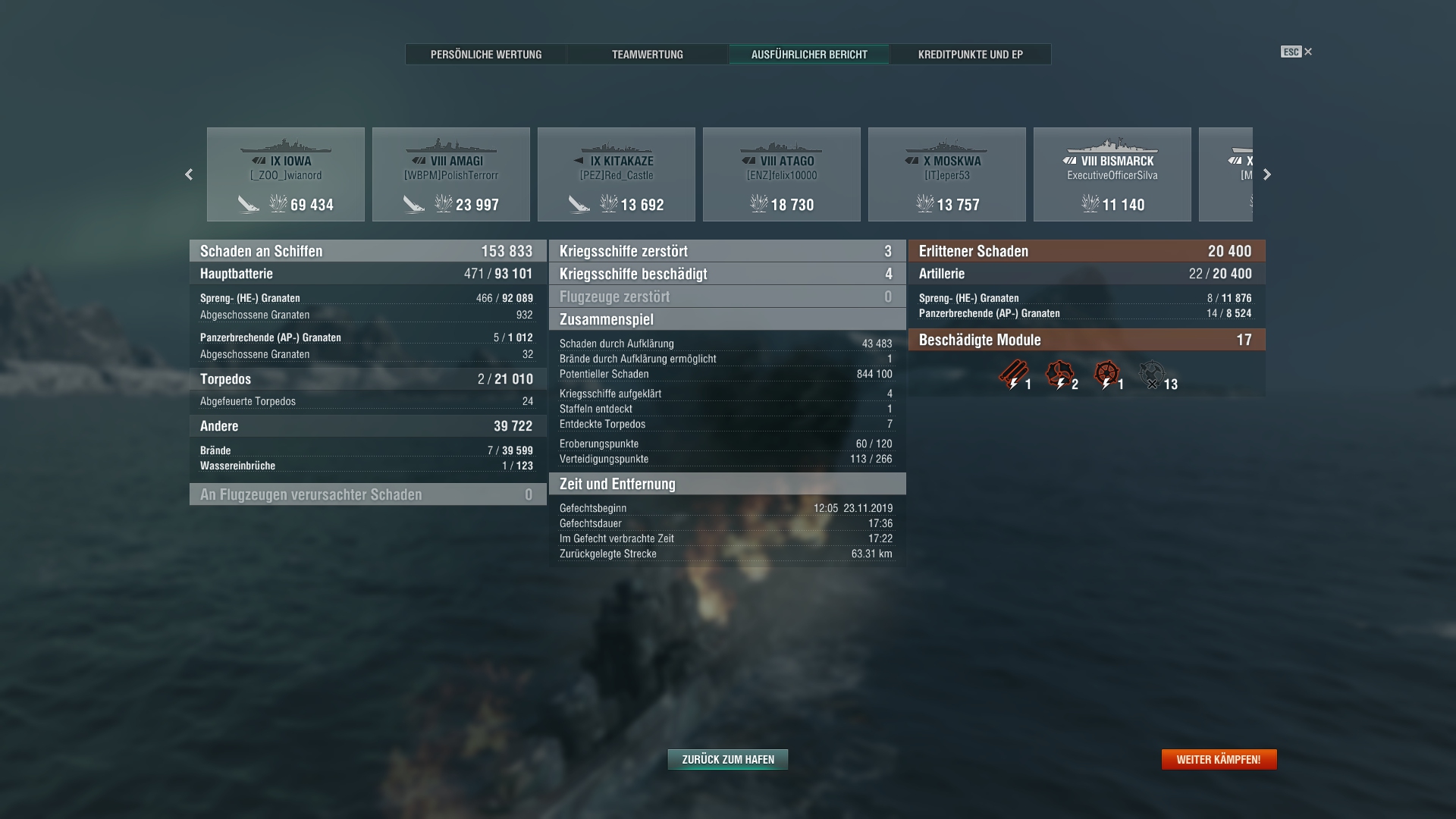Click the sinking icon on the VIII Amagi card

click(416, 203)
